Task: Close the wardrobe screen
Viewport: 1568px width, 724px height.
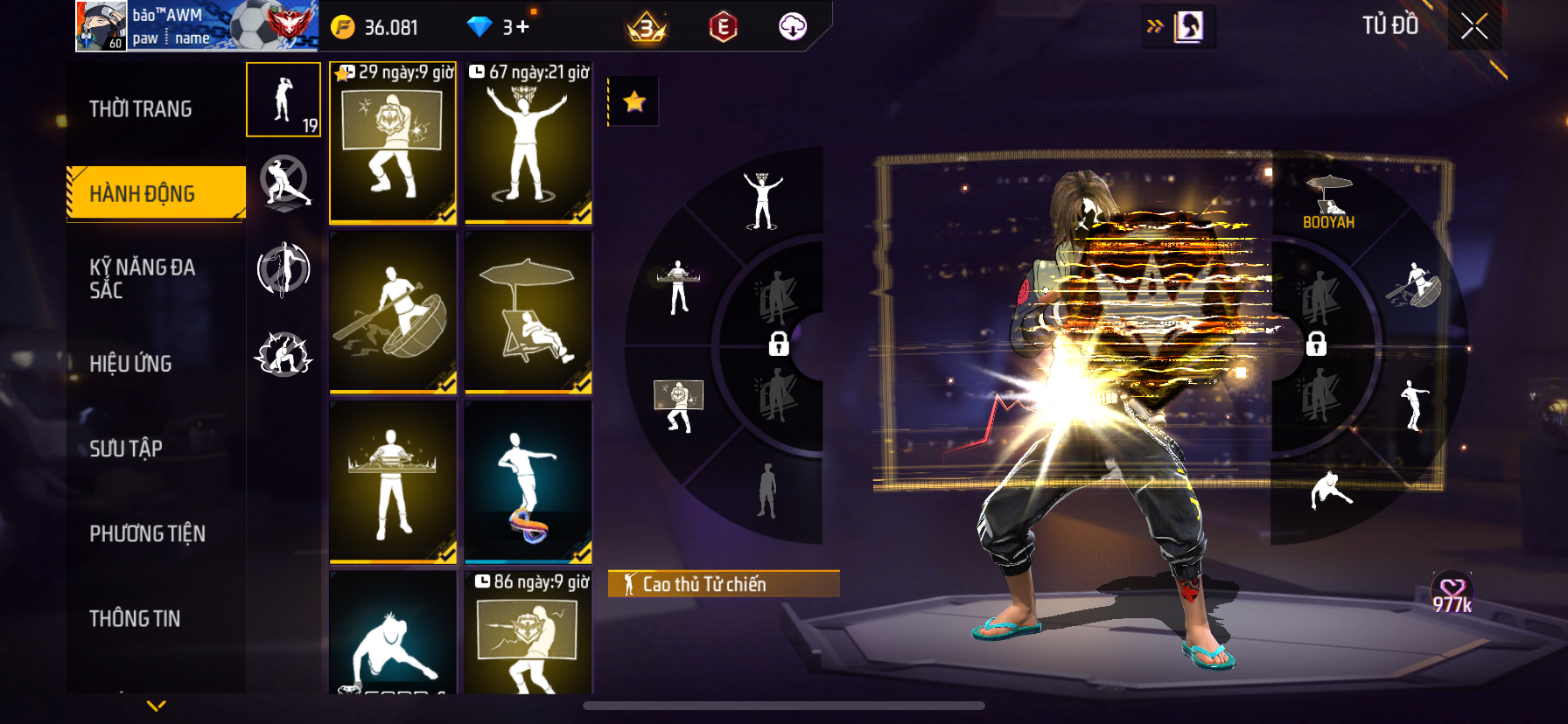Action: click(x=1474, y=26)
